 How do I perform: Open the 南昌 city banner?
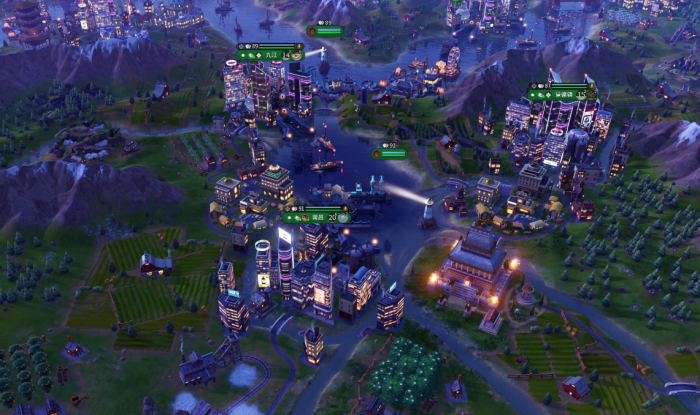(x=316, y=217)
